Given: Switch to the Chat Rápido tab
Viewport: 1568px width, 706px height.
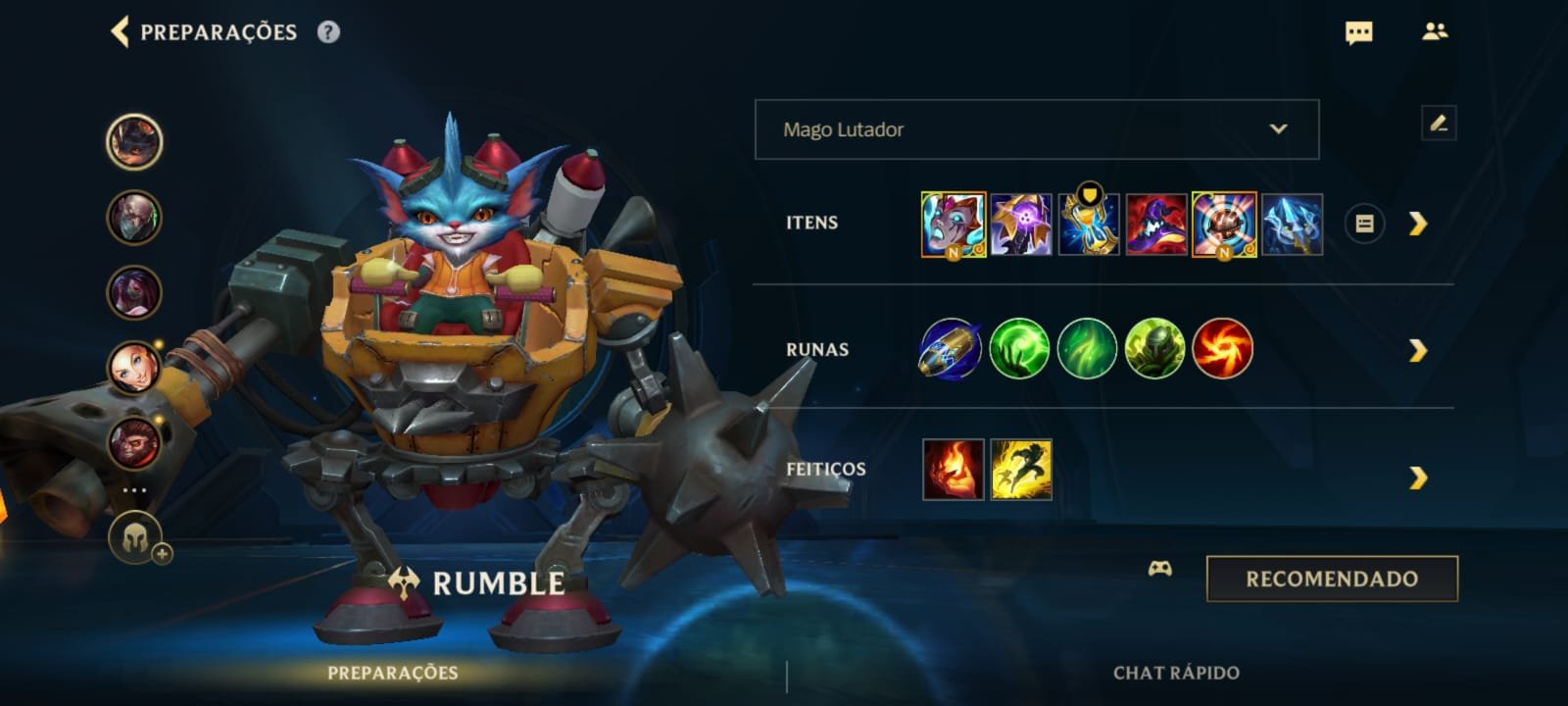Looking at the screenshot, I should click(x=1175, y=673).
